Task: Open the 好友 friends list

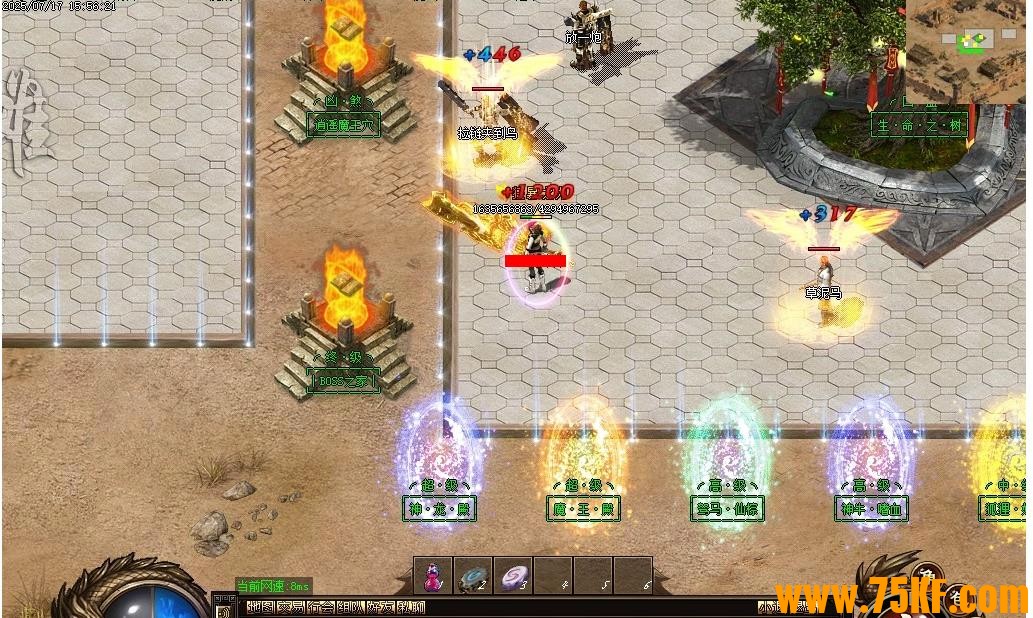Action: [x=380, y=608]
